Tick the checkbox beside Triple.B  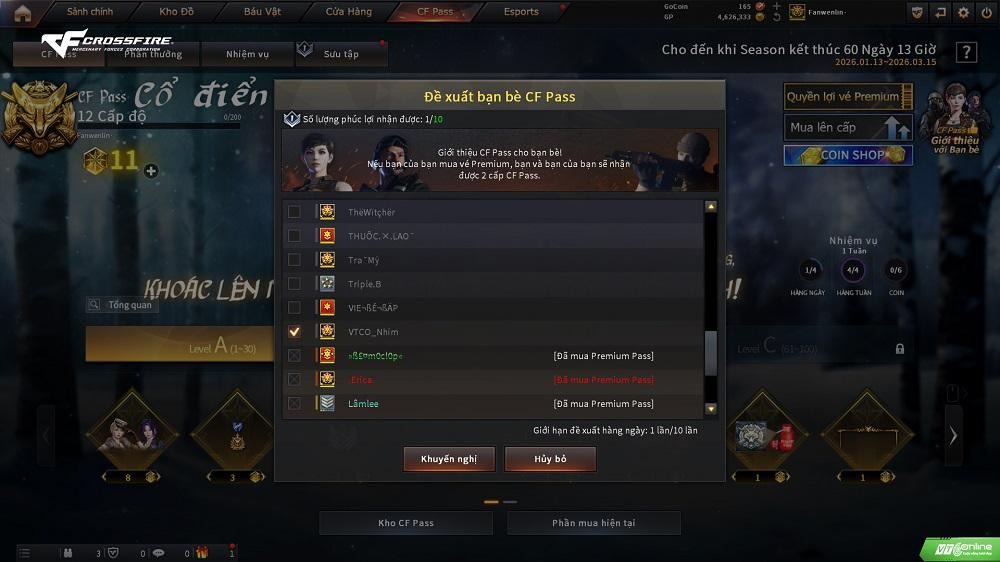pyautogui.click(x=294, y=284)
